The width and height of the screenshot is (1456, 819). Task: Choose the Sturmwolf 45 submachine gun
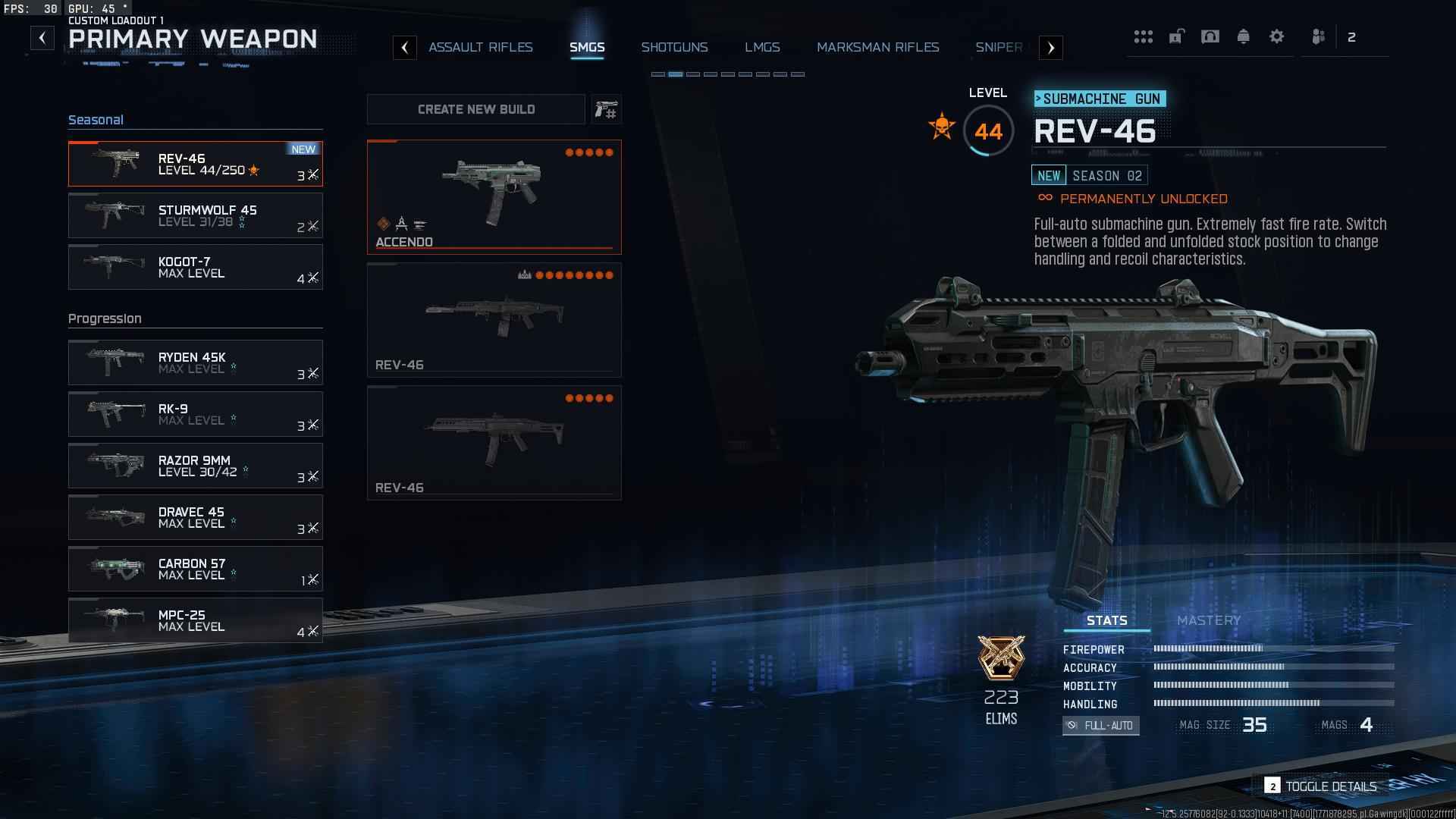pyautogui.click(x=195, y=215)
